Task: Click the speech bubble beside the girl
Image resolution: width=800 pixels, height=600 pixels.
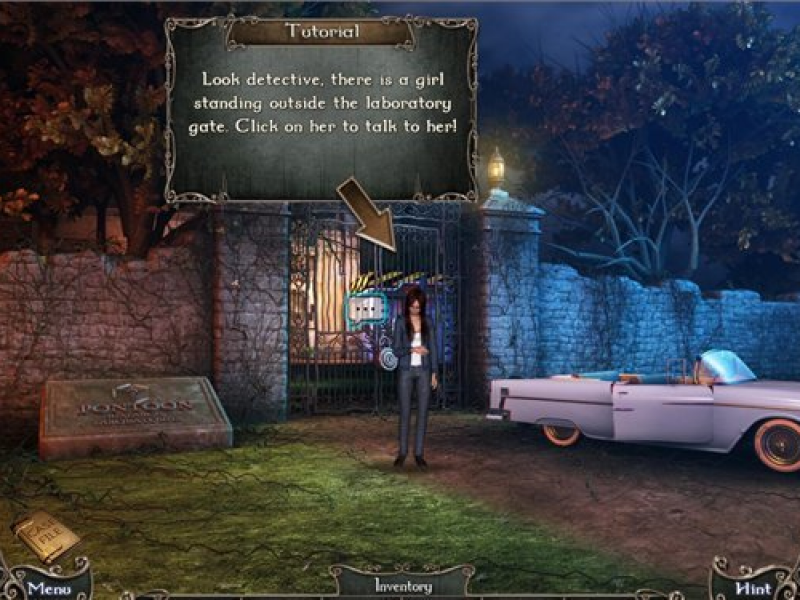Action: pyautogui.click(x=366, y=308)
